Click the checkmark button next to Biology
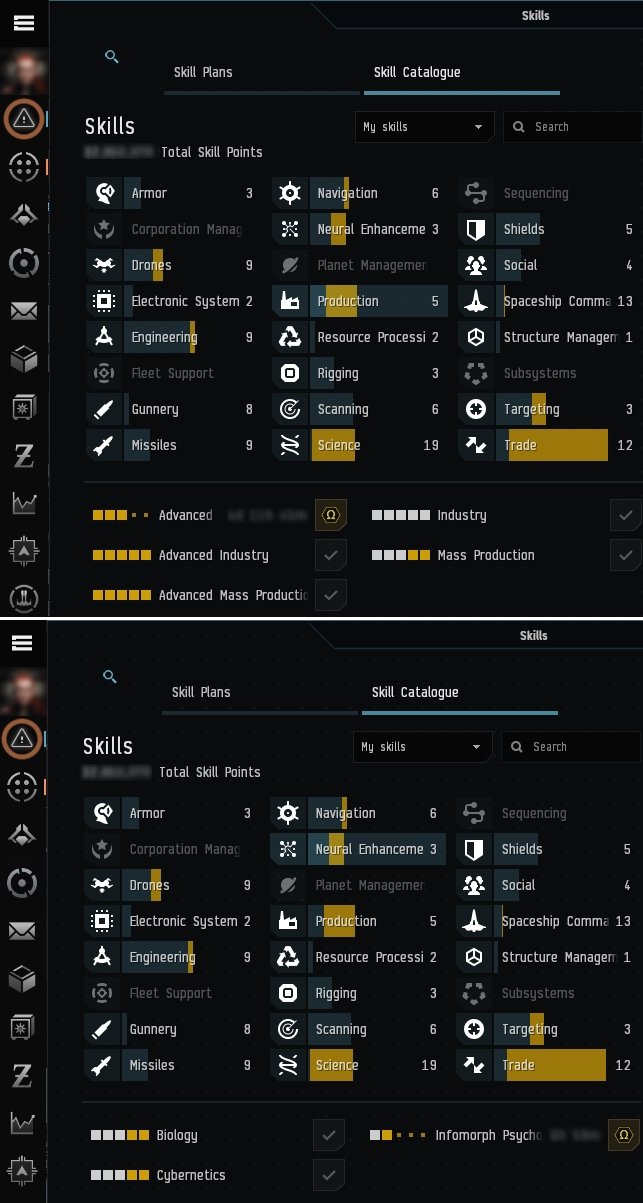This screenshot has height=1203, width=643. pyautogui.click(x=329, y=1135)
